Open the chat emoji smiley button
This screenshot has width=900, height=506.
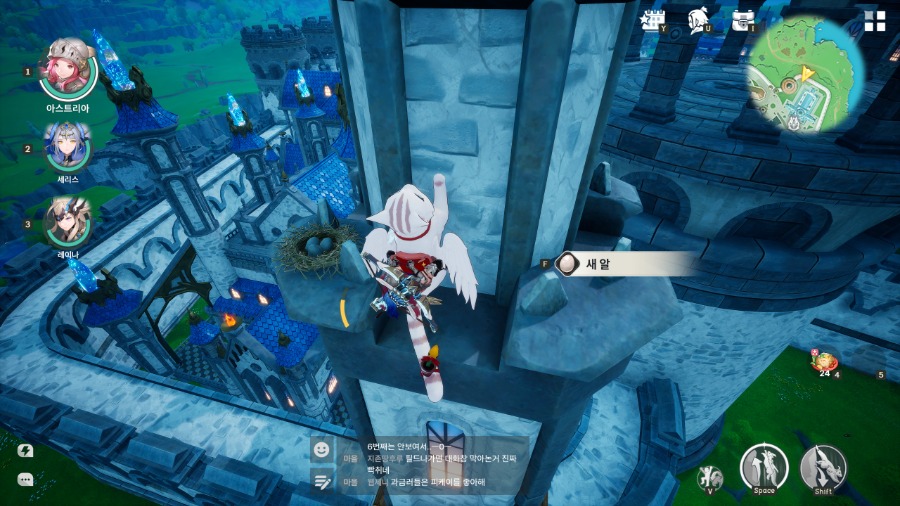[x=321, y=450]
